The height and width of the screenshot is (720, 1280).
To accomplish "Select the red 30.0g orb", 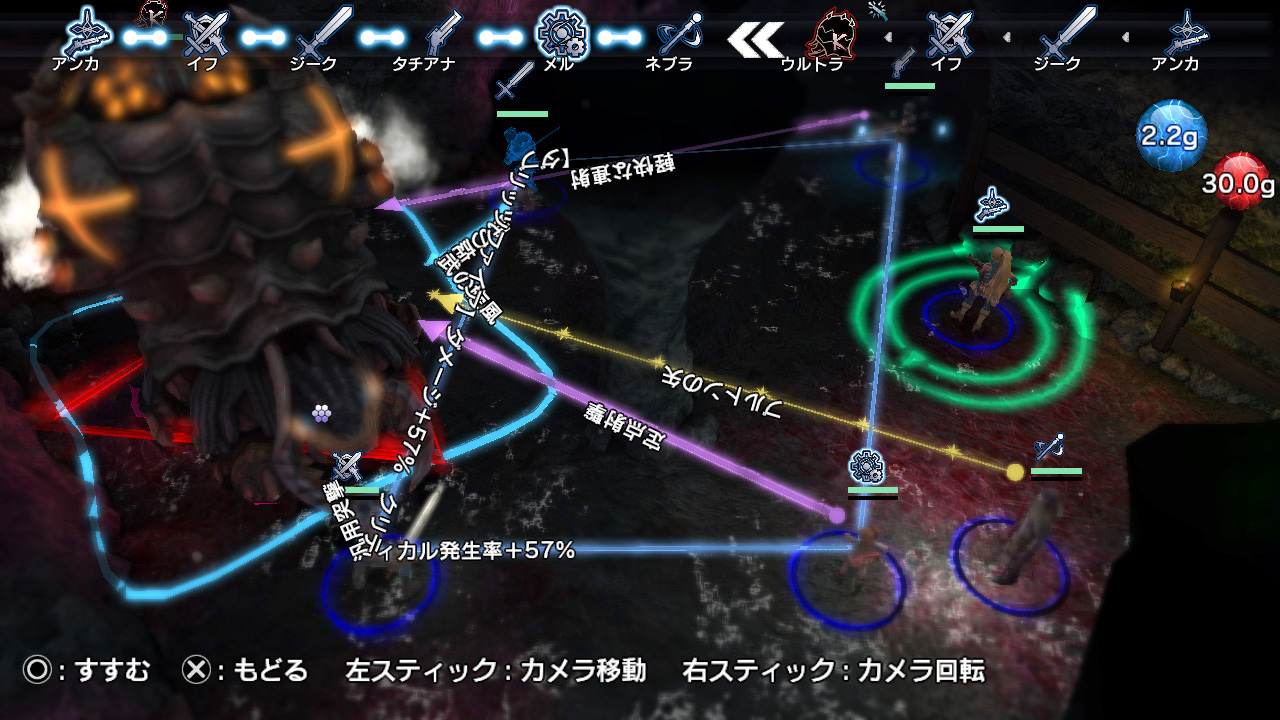I will (1240, 180).
